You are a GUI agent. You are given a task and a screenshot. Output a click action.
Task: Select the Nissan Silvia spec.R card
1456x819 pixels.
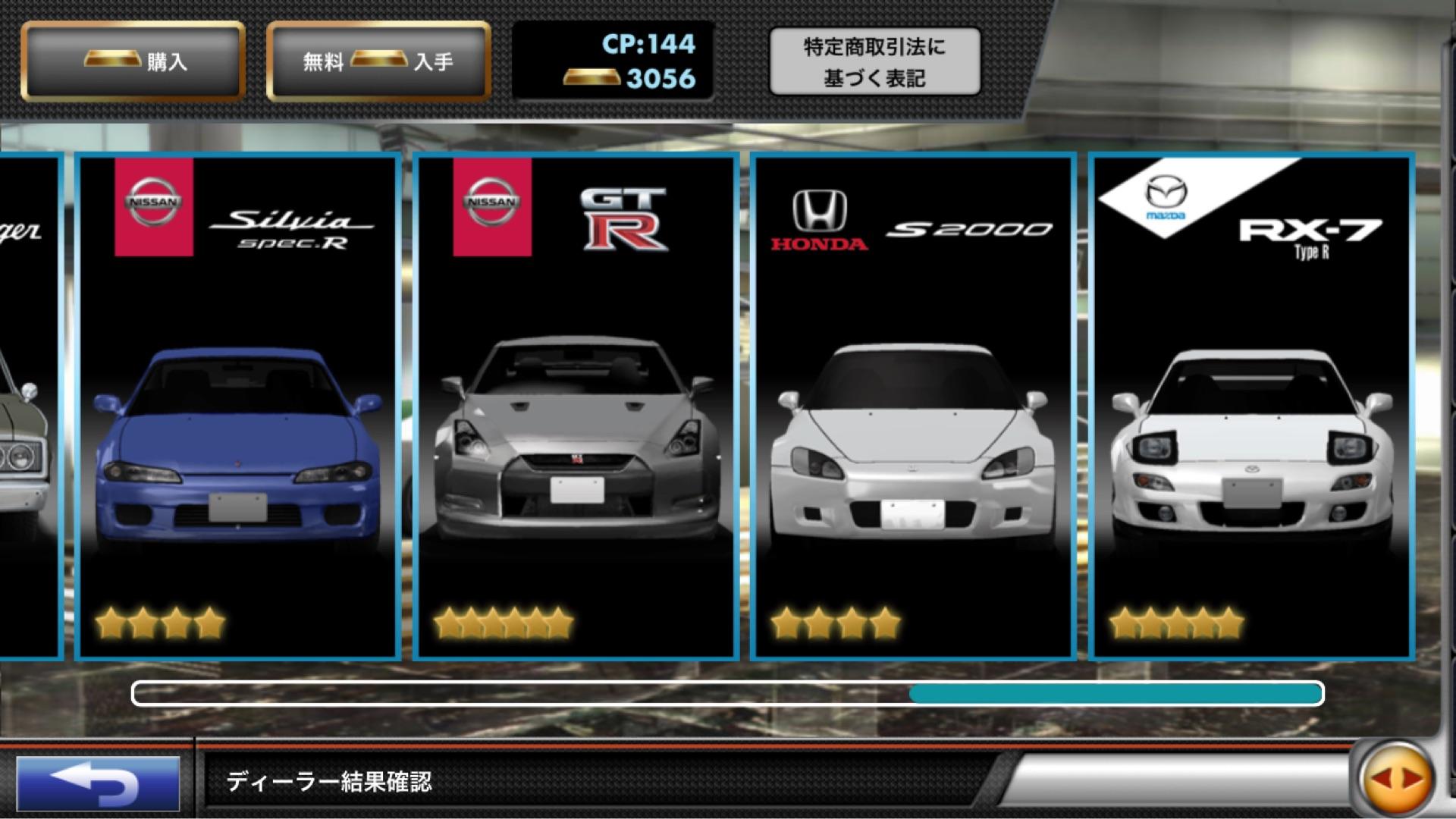238,407
